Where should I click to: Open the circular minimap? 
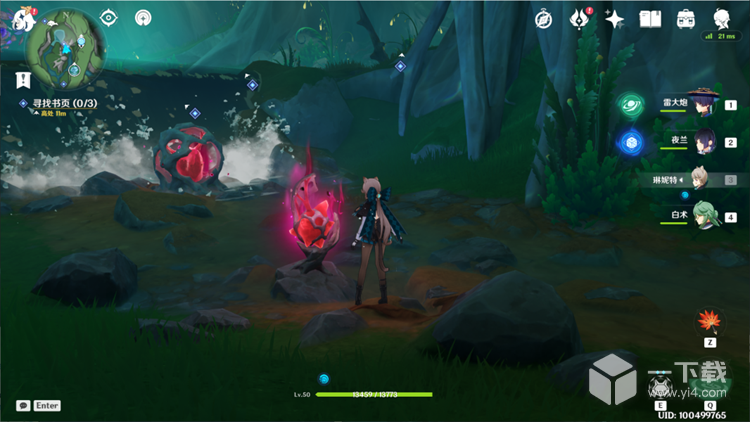(62, 43)
